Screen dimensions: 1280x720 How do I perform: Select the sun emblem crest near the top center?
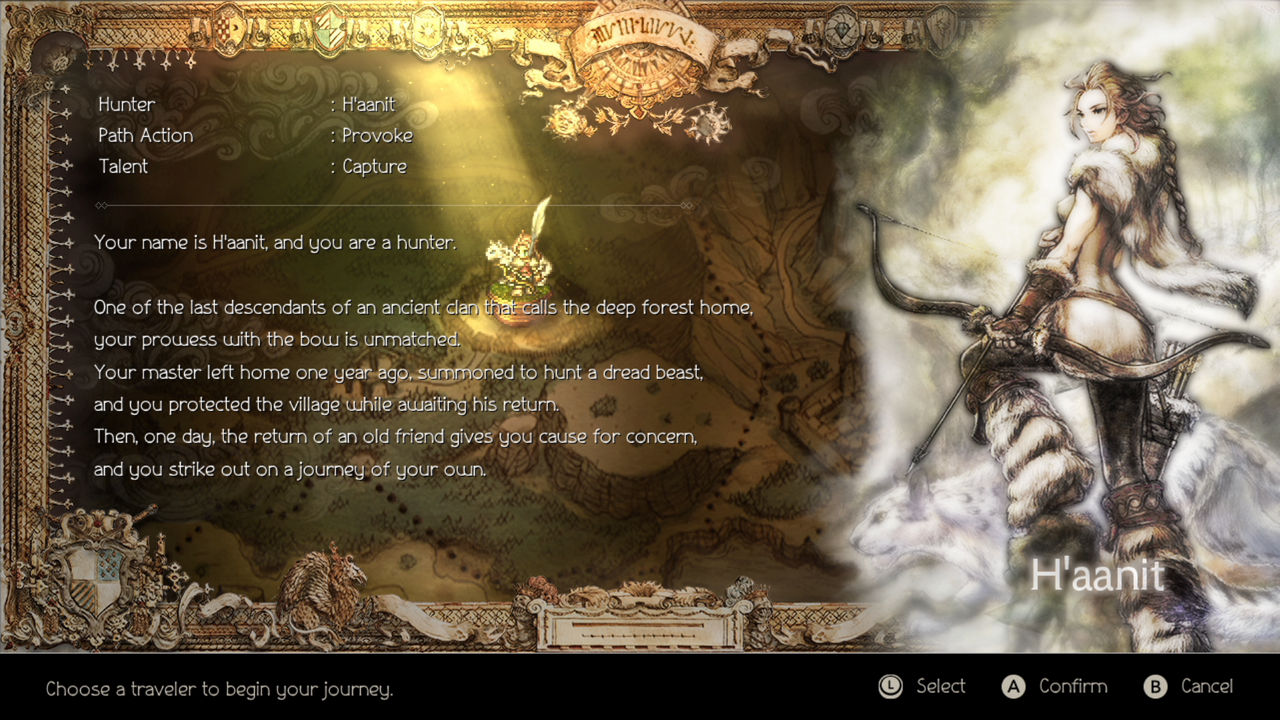(426, 30)
